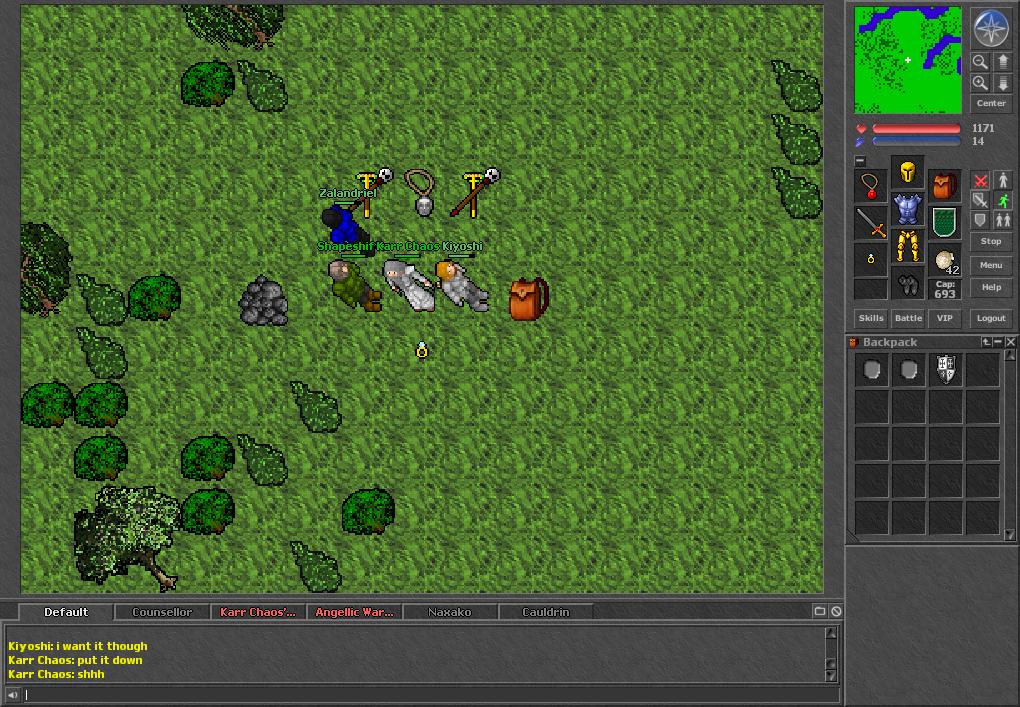This screenshot has width=1020, height=707.
Task: Click the minimap compass rose
Action: tap(991, 28)
